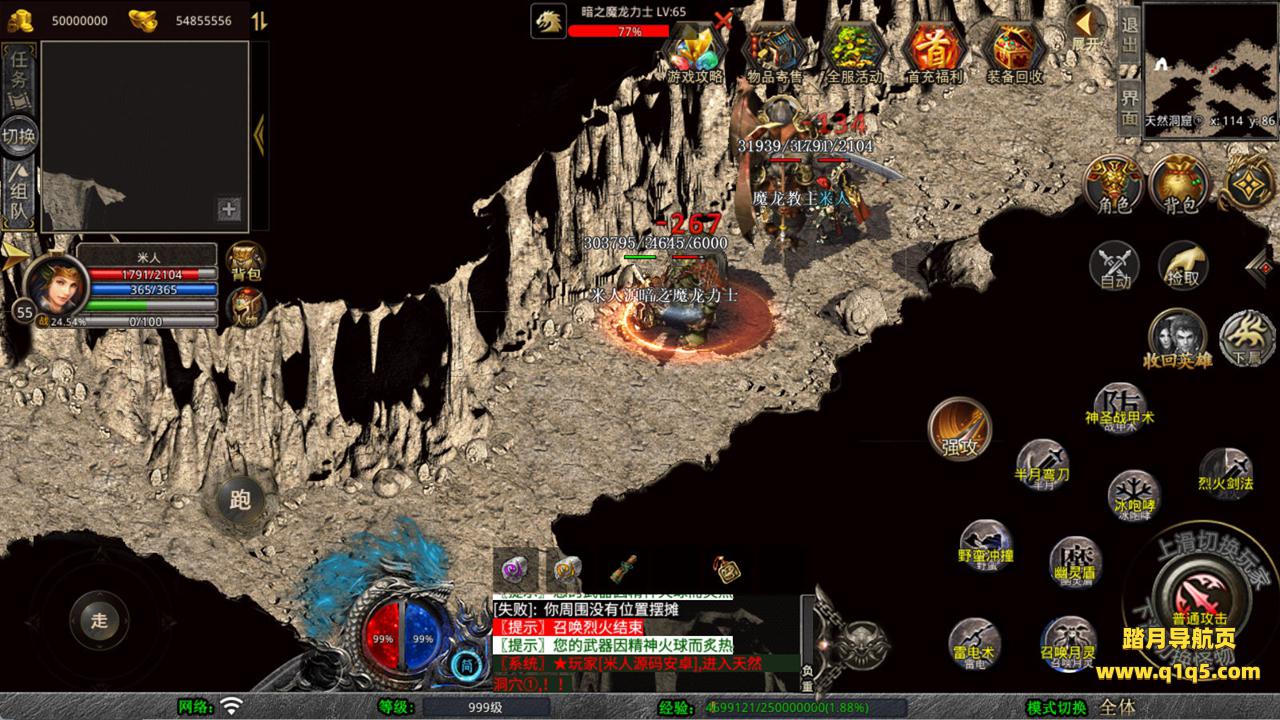Image resolution: width=1280 pixels, height=720 pixels.
Task: Toggle the 跑 run button
Action: click(239, 499)
